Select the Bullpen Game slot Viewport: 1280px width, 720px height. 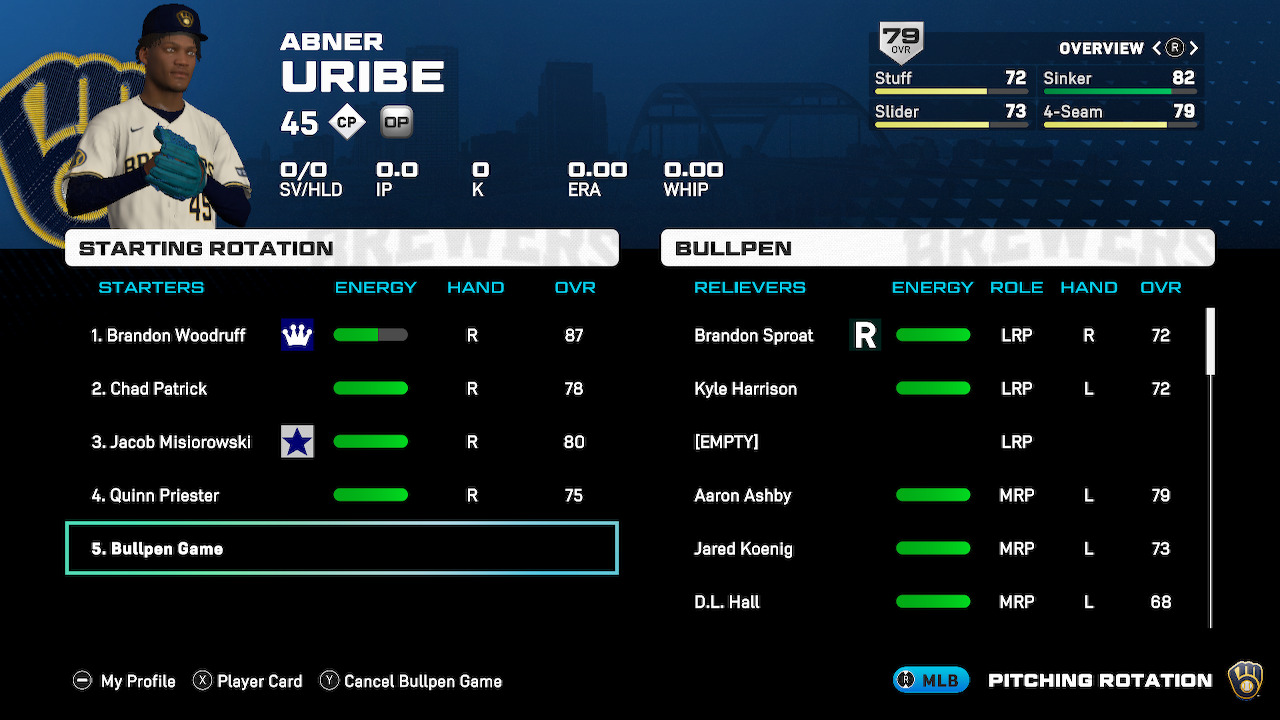(x=341, y=548)
